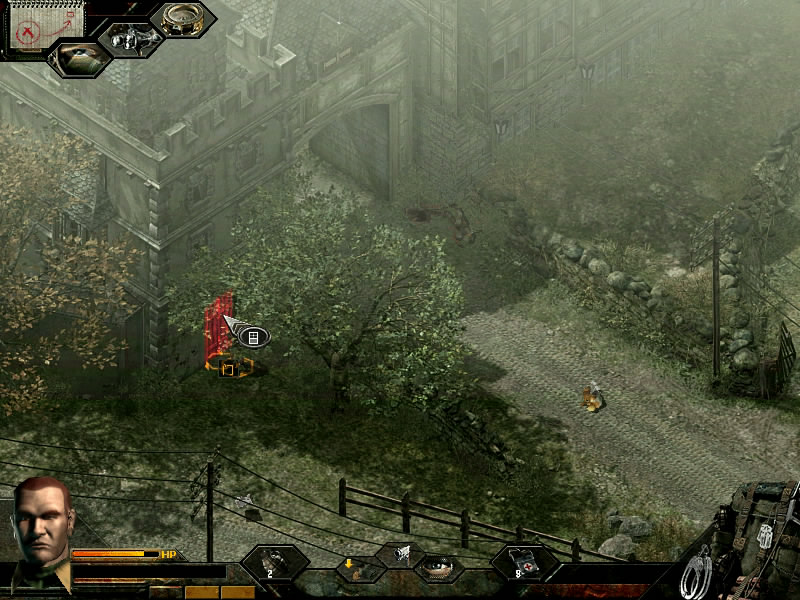The width and height of the screenshot is (800, 600).
Task: Open the backpack inventory
Action: click(x=762, y=525)
